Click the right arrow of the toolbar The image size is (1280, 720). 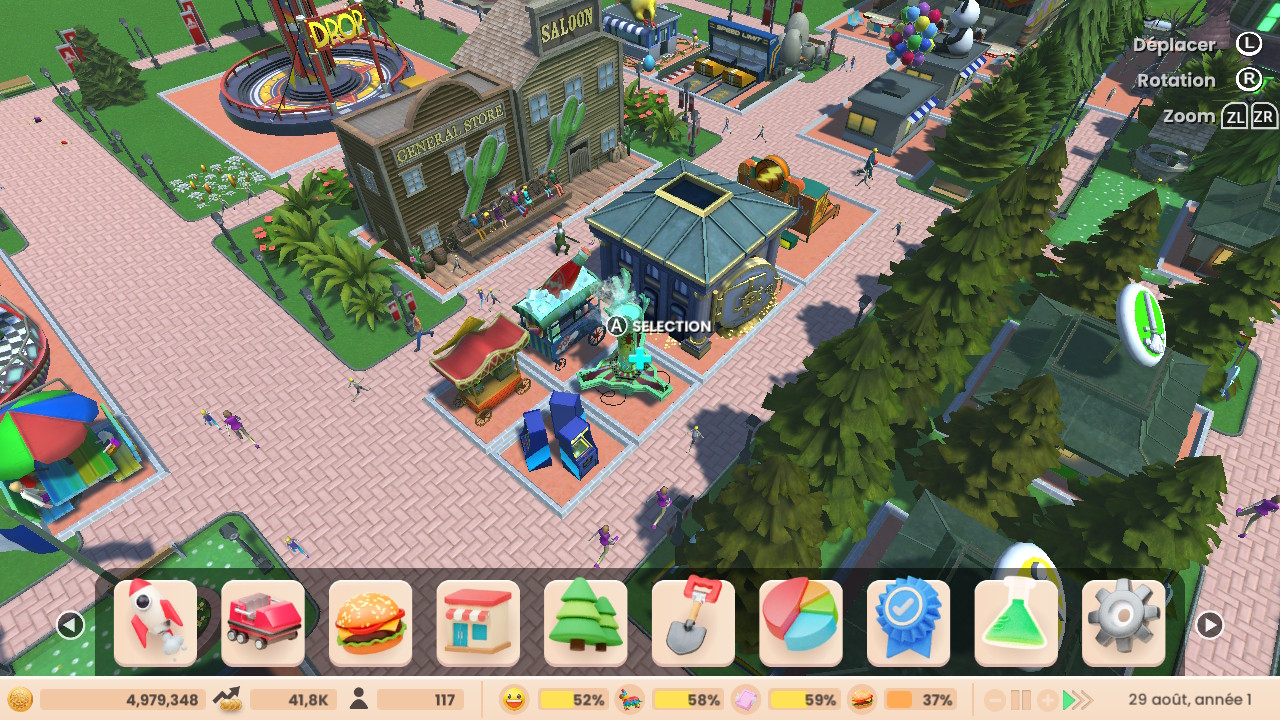(1209, 626)
